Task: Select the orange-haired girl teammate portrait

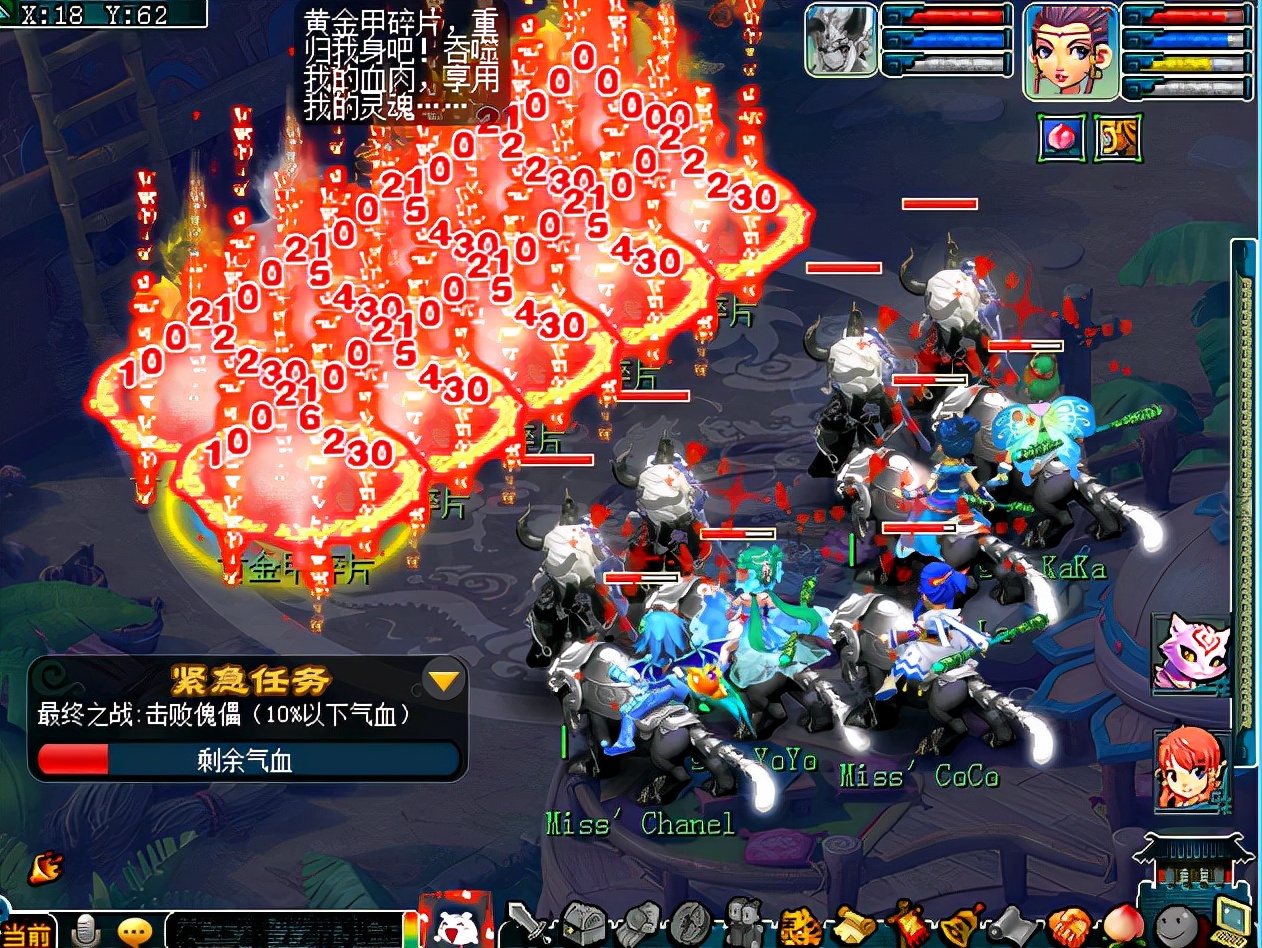Action: pyautogui.click(x=1192, y=768)
